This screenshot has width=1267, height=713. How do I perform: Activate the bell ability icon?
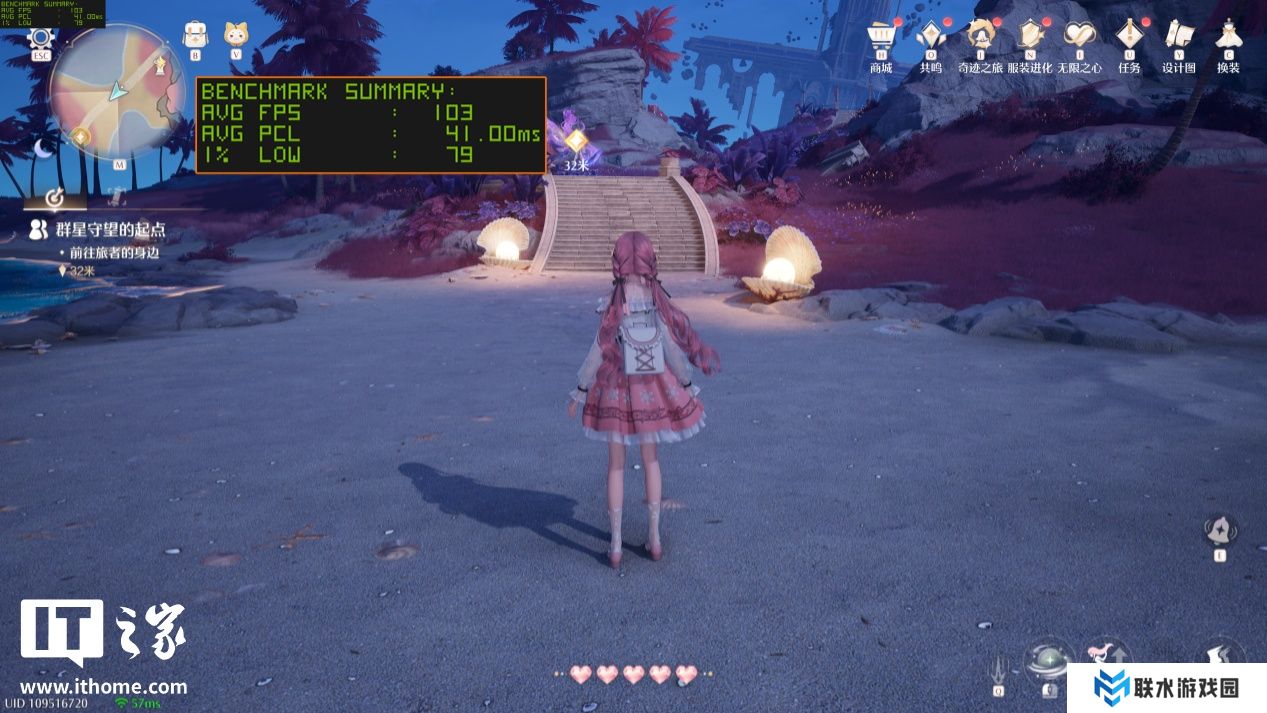click(x=1220, y=530)
